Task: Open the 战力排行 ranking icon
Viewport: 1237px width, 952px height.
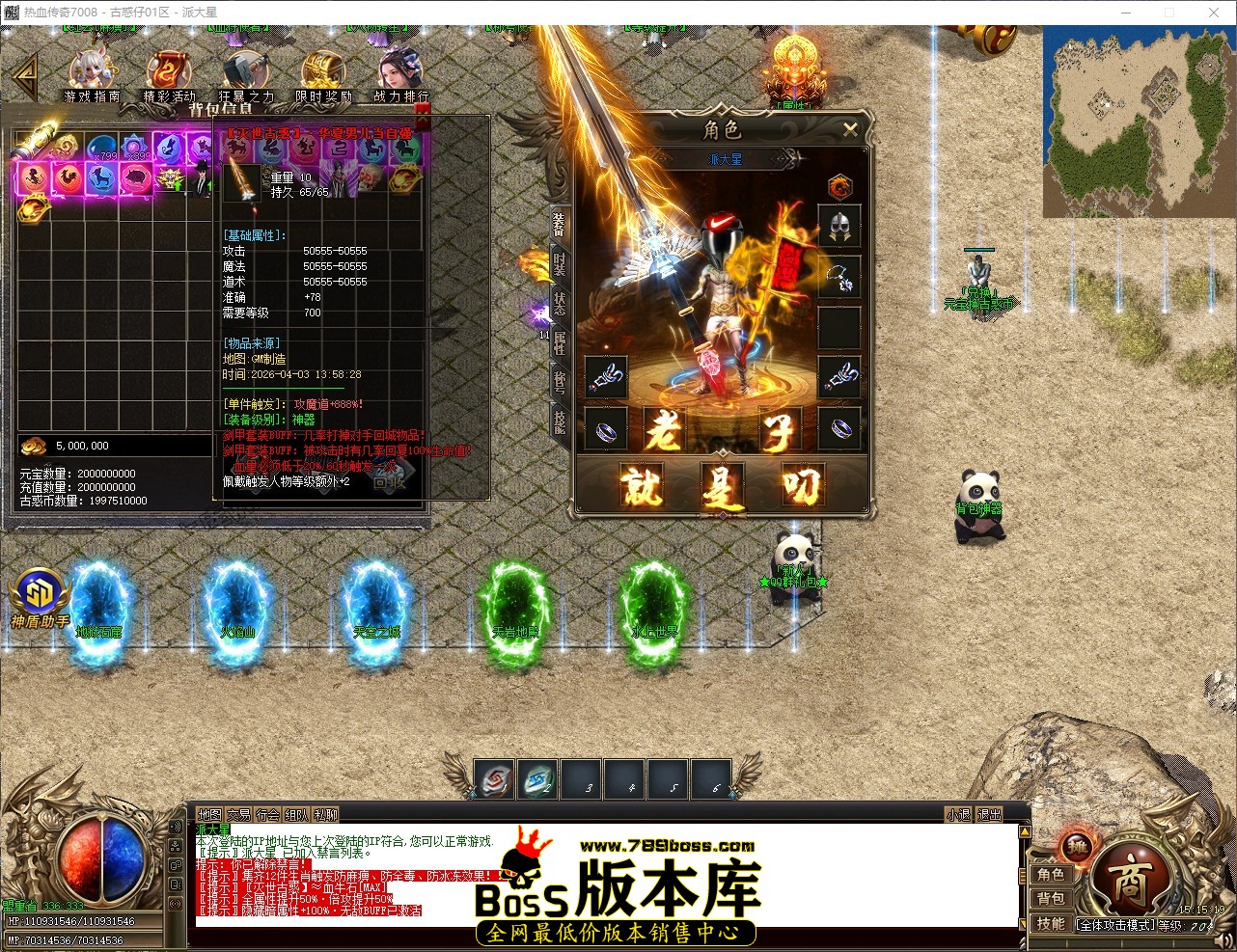Action: pyautogui.click(x=400, y=68)
